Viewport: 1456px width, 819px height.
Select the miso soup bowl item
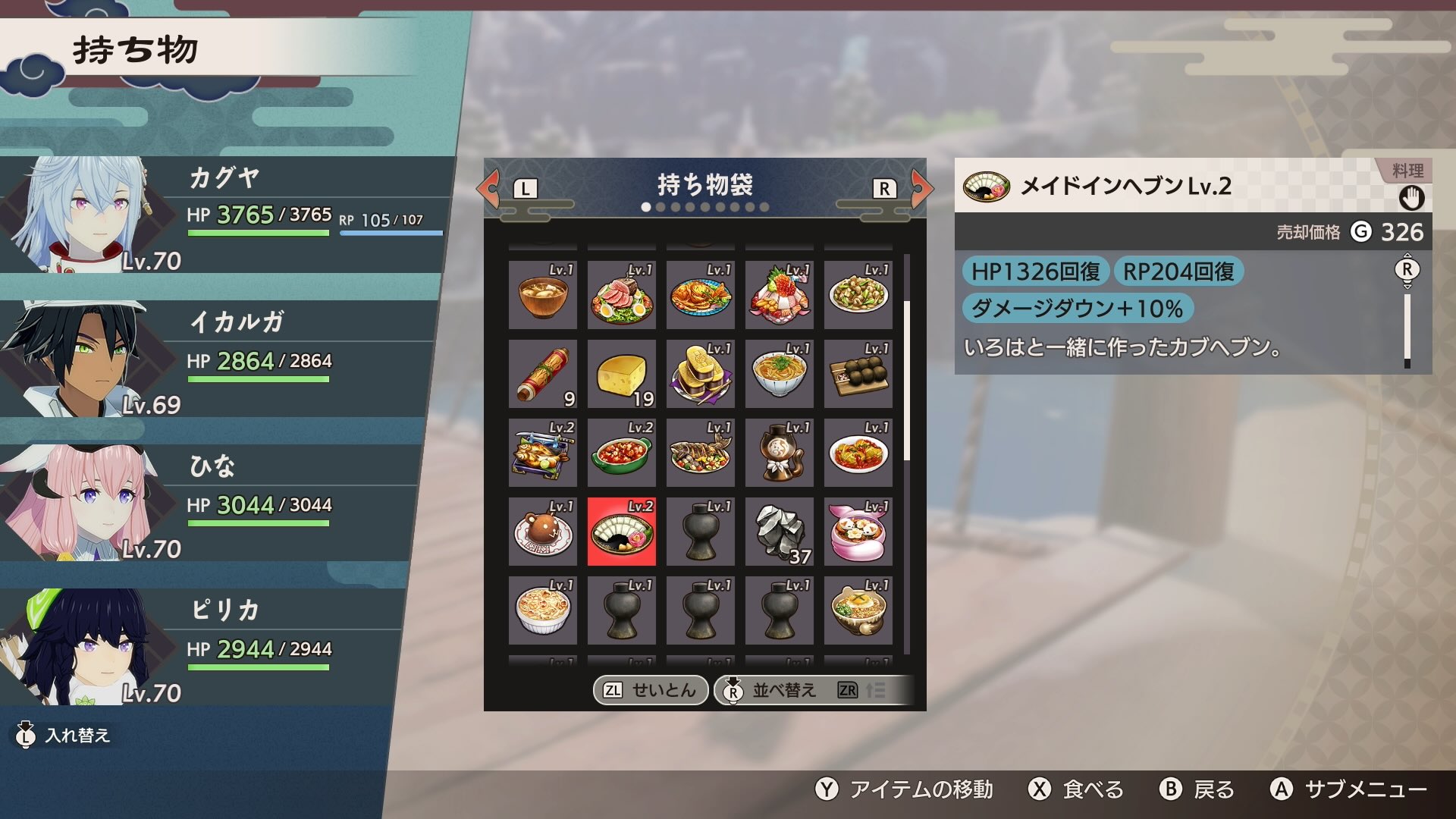tap(542, 295)
